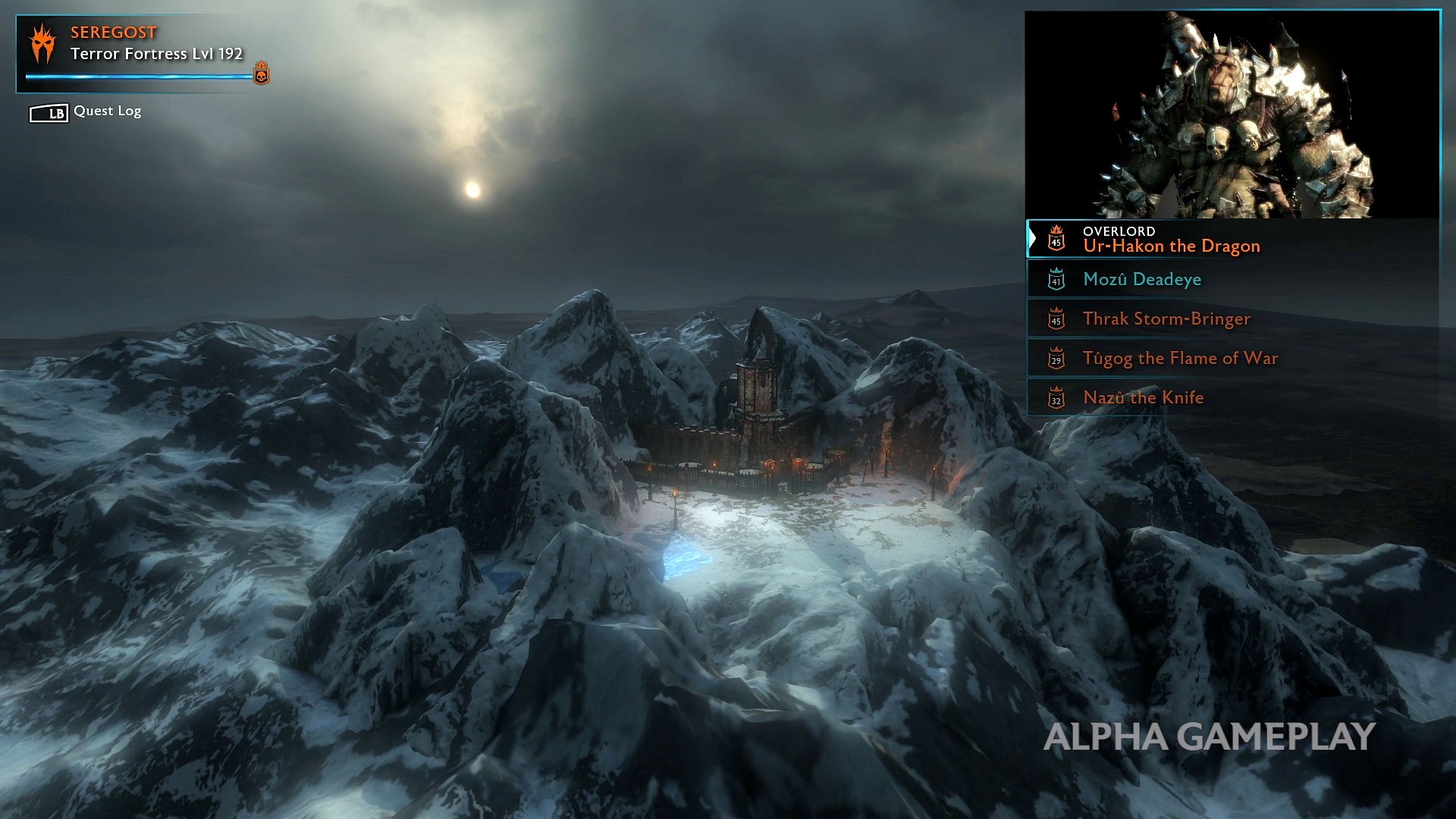Select the Seregost Terror Fortress banner

(143, 52)
